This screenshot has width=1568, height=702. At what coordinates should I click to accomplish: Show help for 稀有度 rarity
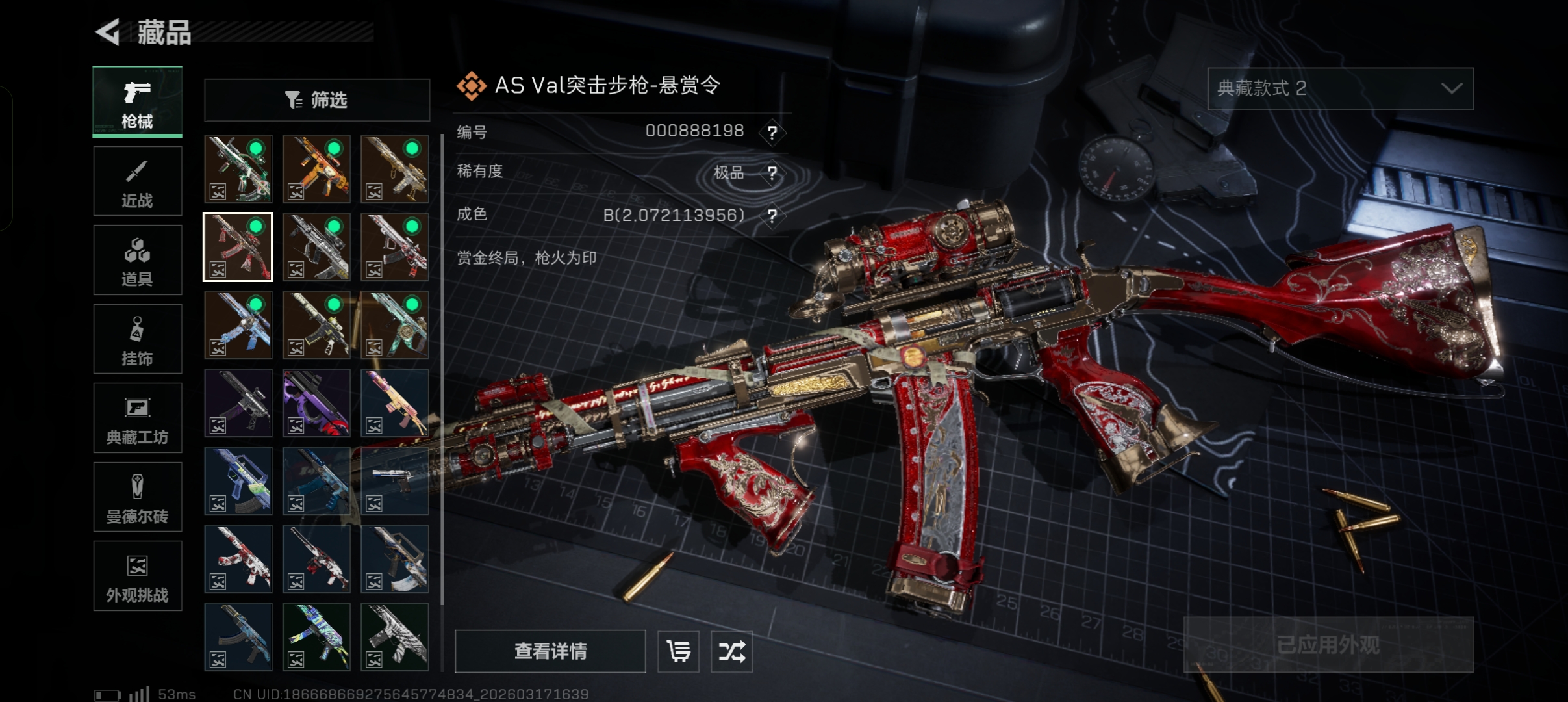coord(772,173)
